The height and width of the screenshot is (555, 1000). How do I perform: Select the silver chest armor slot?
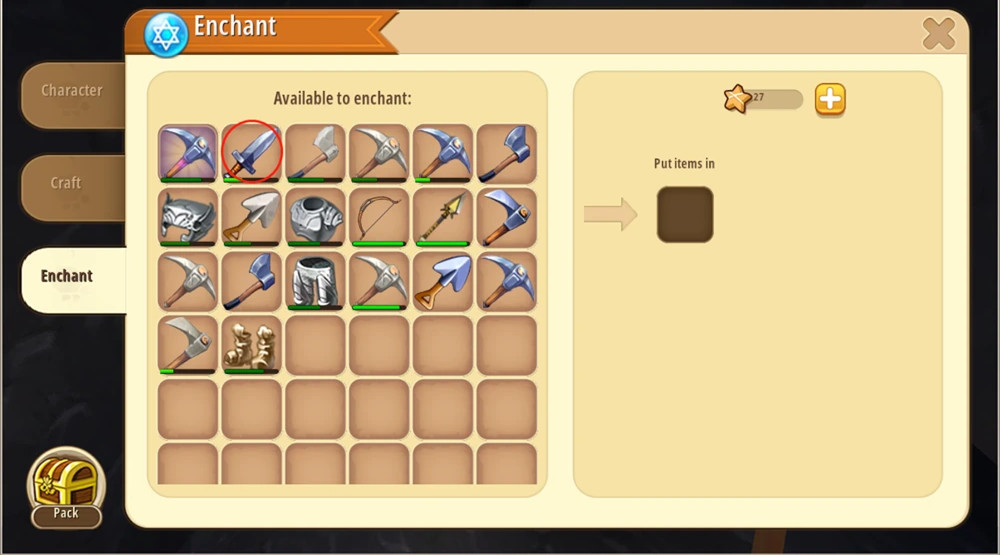point(316,217)
